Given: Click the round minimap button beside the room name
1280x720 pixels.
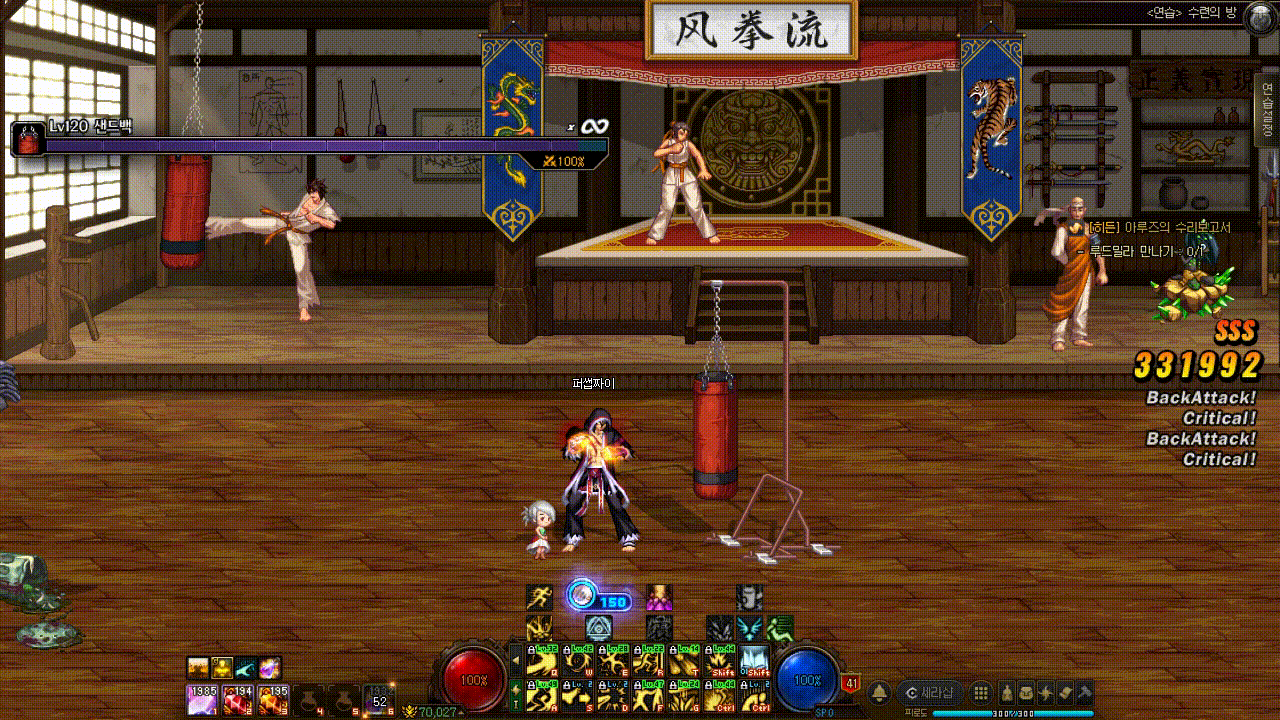Looking at the screenshot, I should tap(1258, 15).
